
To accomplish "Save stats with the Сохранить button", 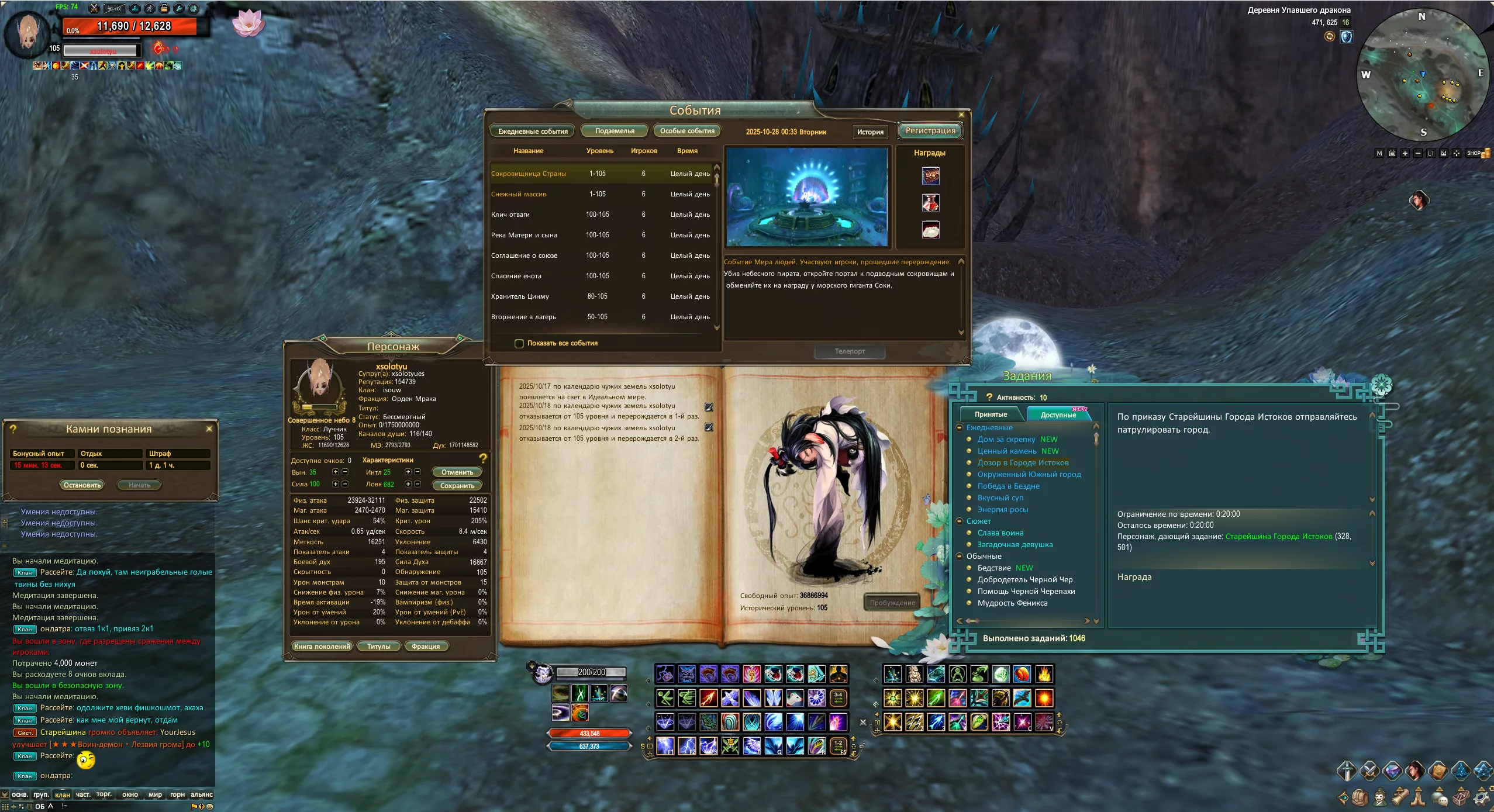I will click(x=457, y=485).
